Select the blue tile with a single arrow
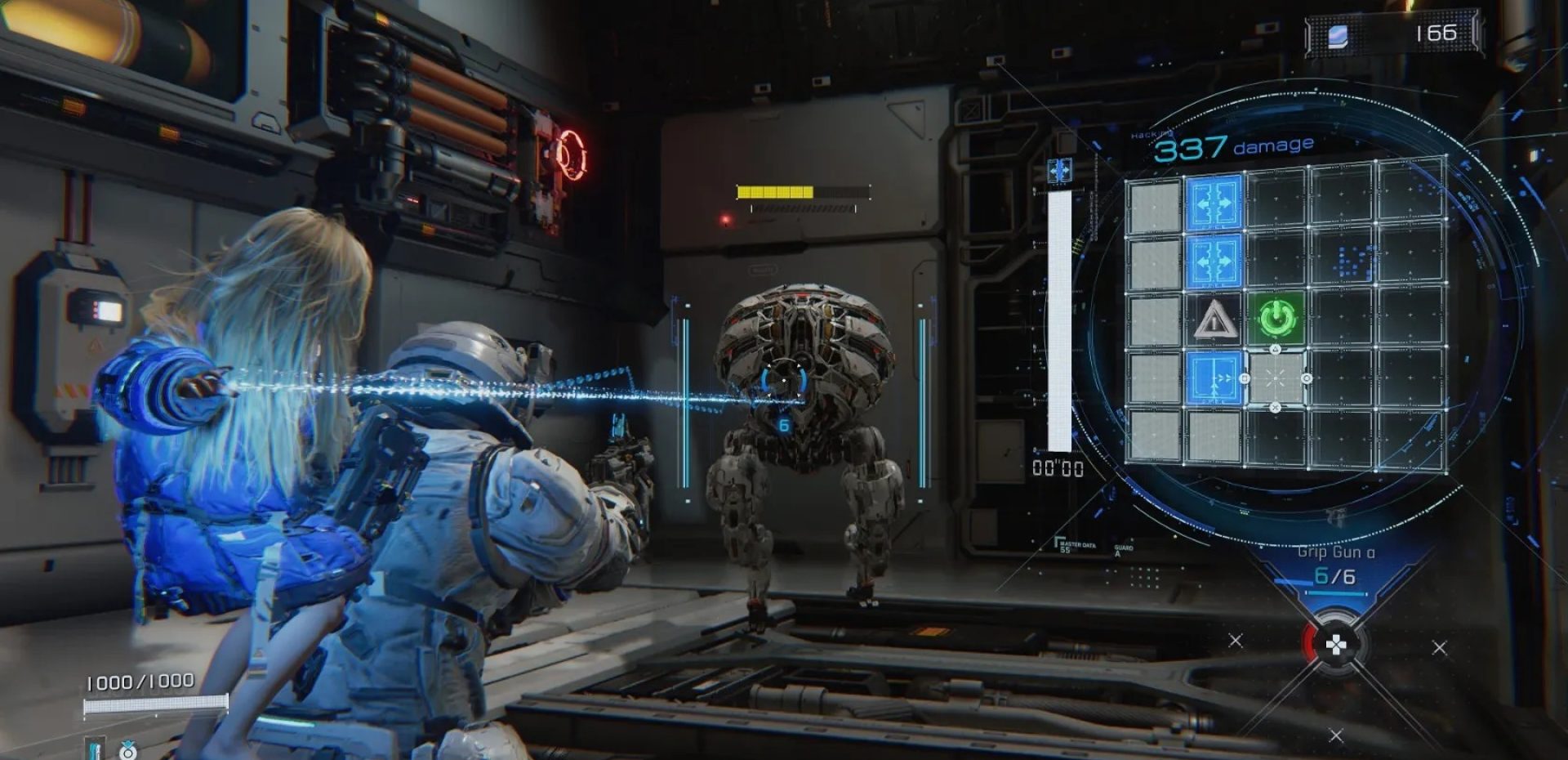Image resolution: width=1568 pixels, height=760 pixels. tap(1214, 378)
